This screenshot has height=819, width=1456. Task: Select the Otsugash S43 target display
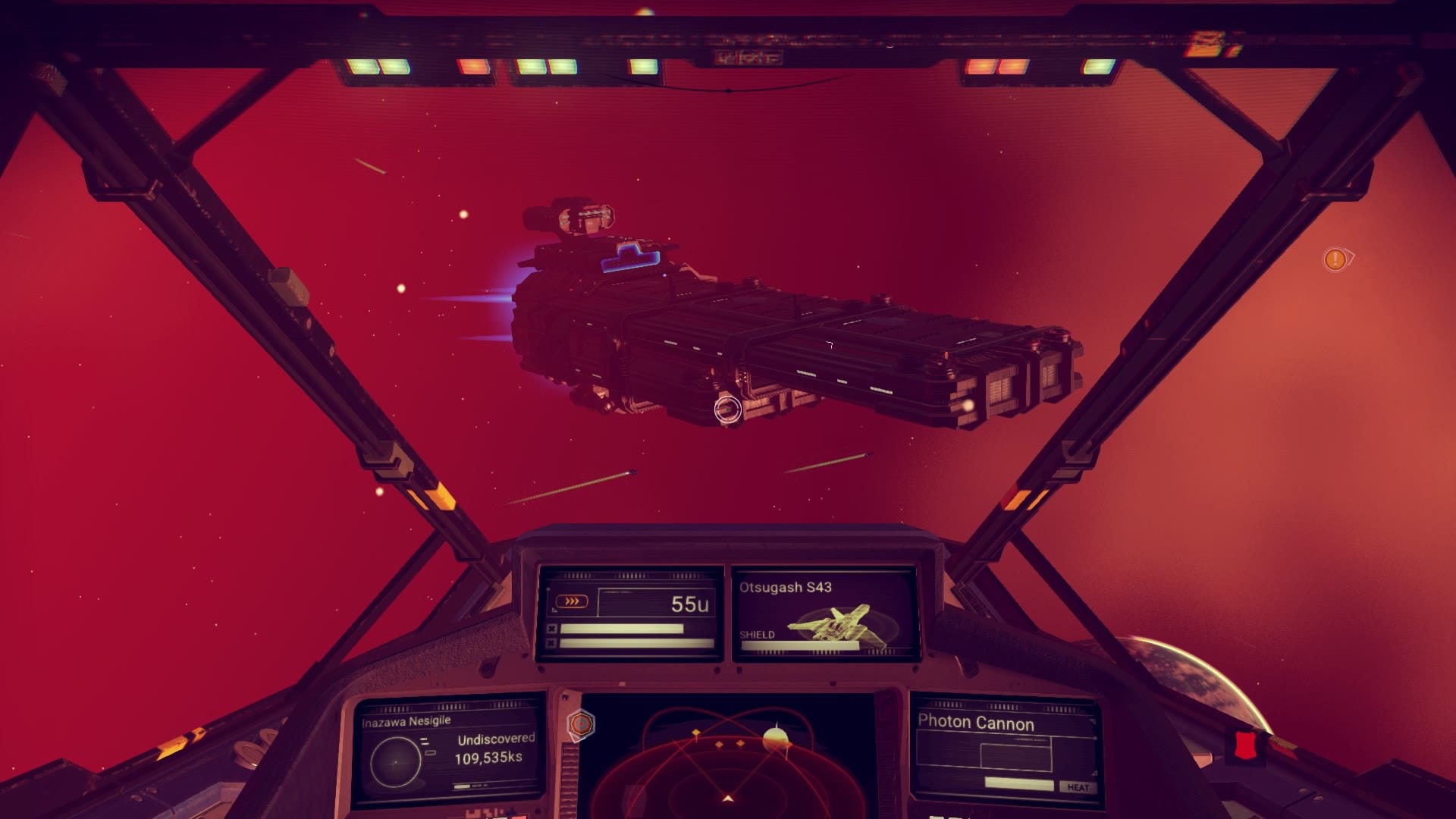tap(824, 614)
